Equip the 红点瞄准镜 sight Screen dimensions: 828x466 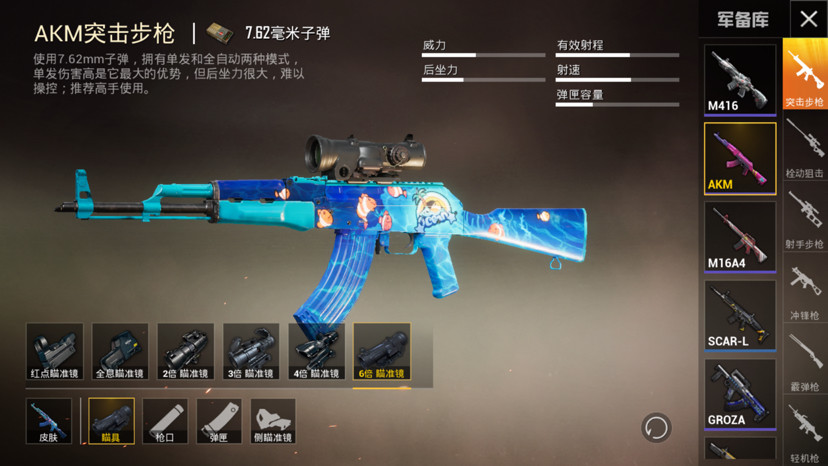pyautogui.click(x=55, y=352)
